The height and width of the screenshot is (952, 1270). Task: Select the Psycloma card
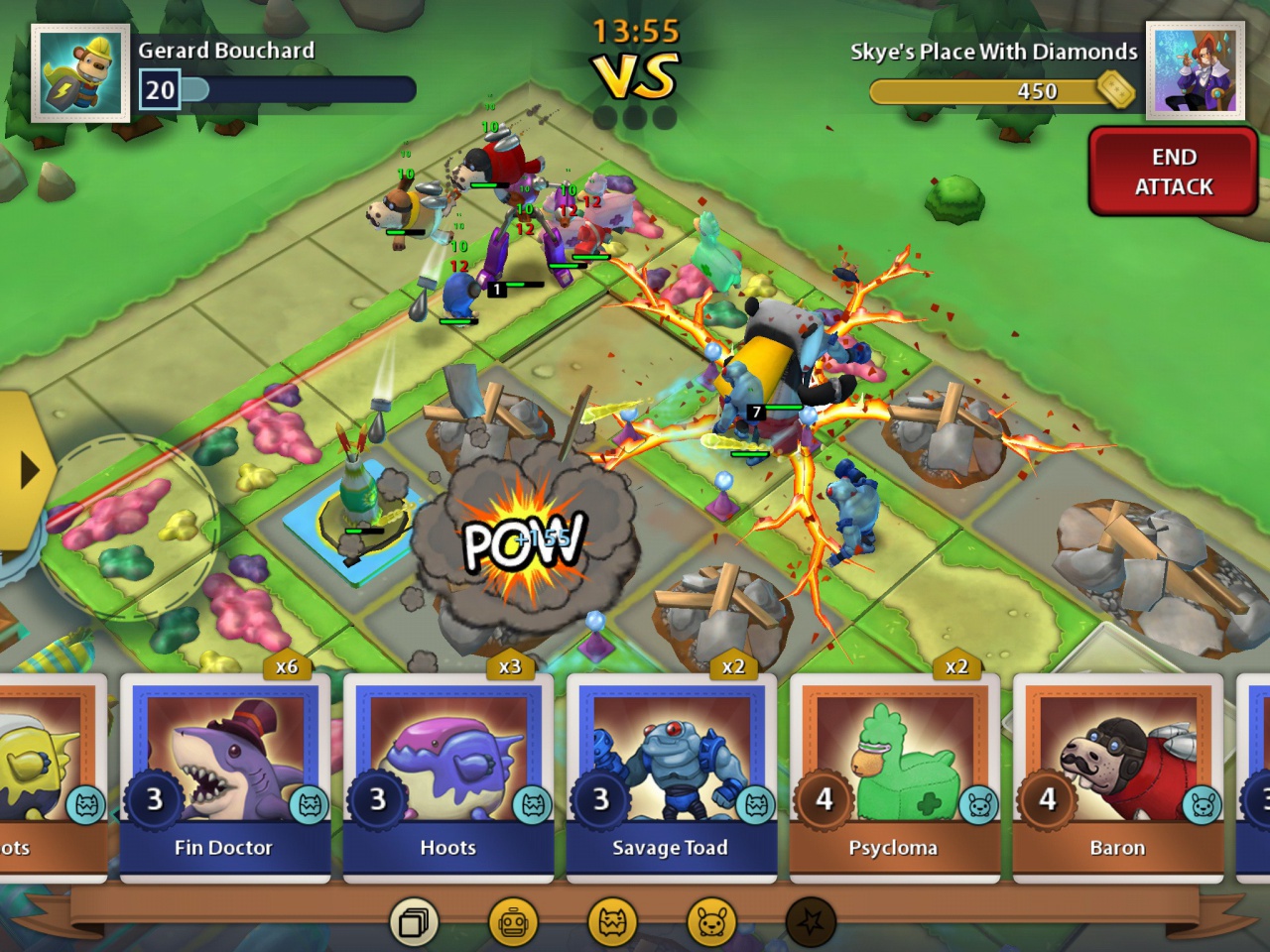[895, 778]
